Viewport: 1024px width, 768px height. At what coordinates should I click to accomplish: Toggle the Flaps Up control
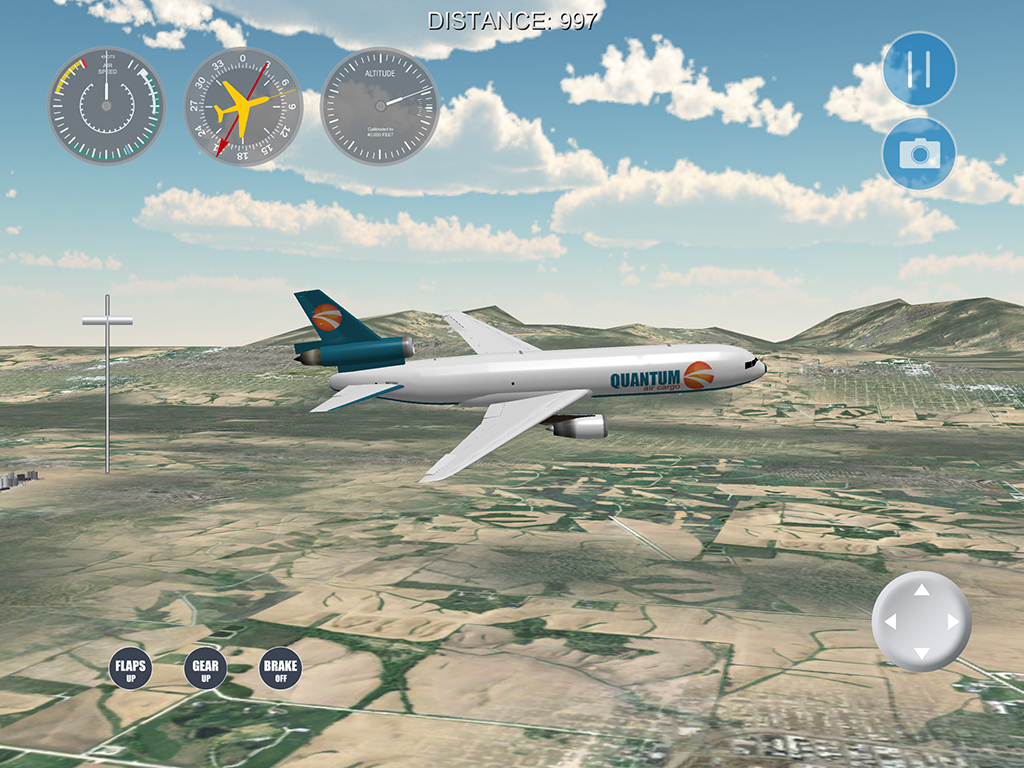point(130,669)
